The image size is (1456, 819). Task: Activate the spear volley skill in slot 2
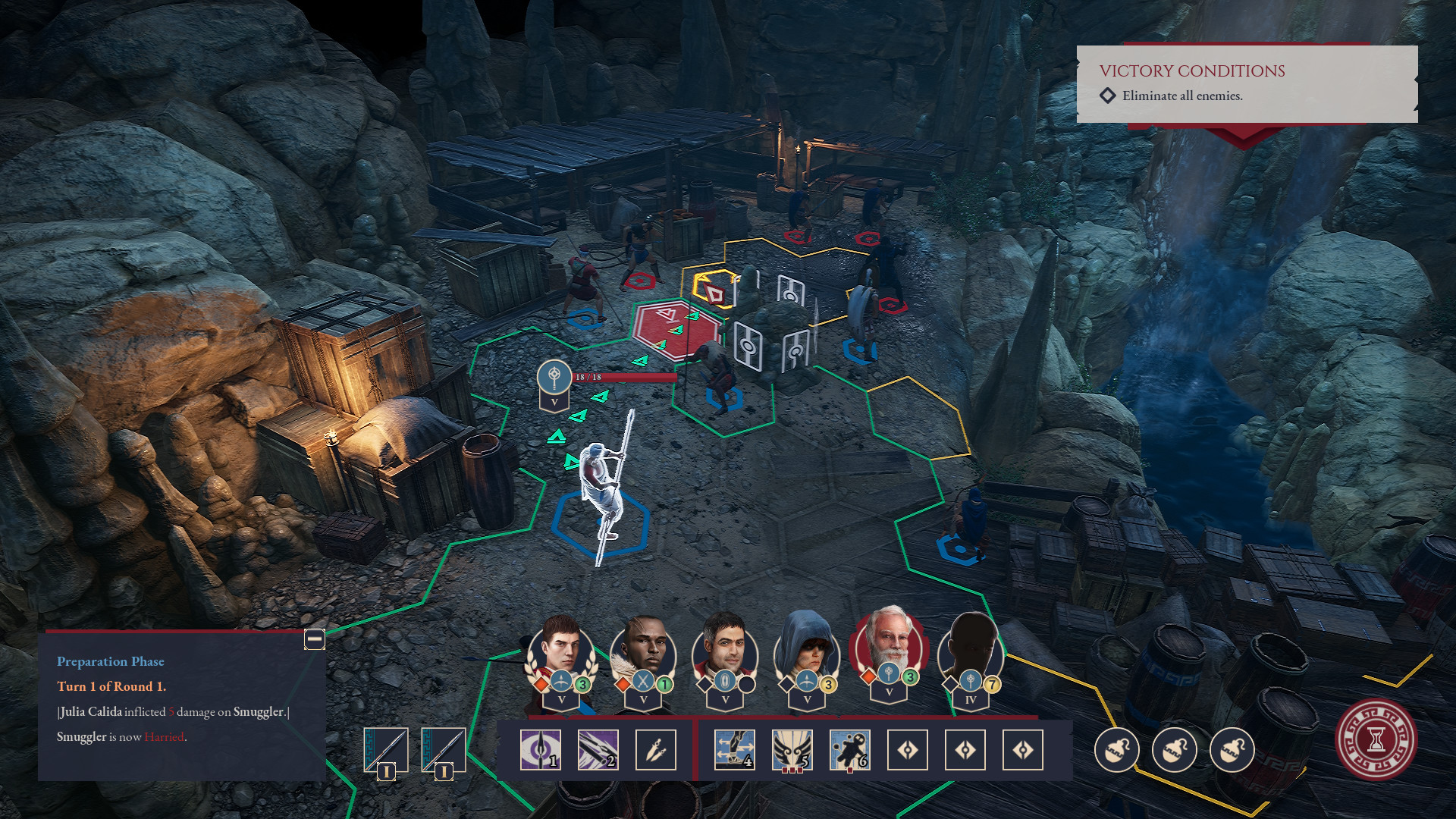tap(597, 751)
